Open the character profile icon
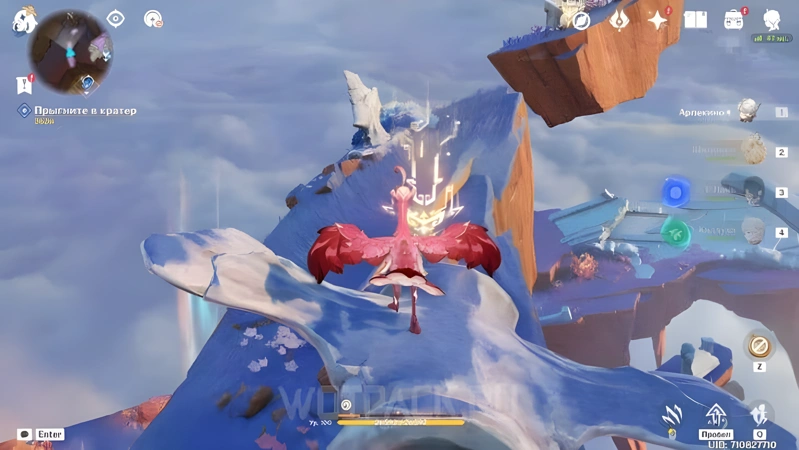This screenshot has width=799, height=450. click(772, 19)
